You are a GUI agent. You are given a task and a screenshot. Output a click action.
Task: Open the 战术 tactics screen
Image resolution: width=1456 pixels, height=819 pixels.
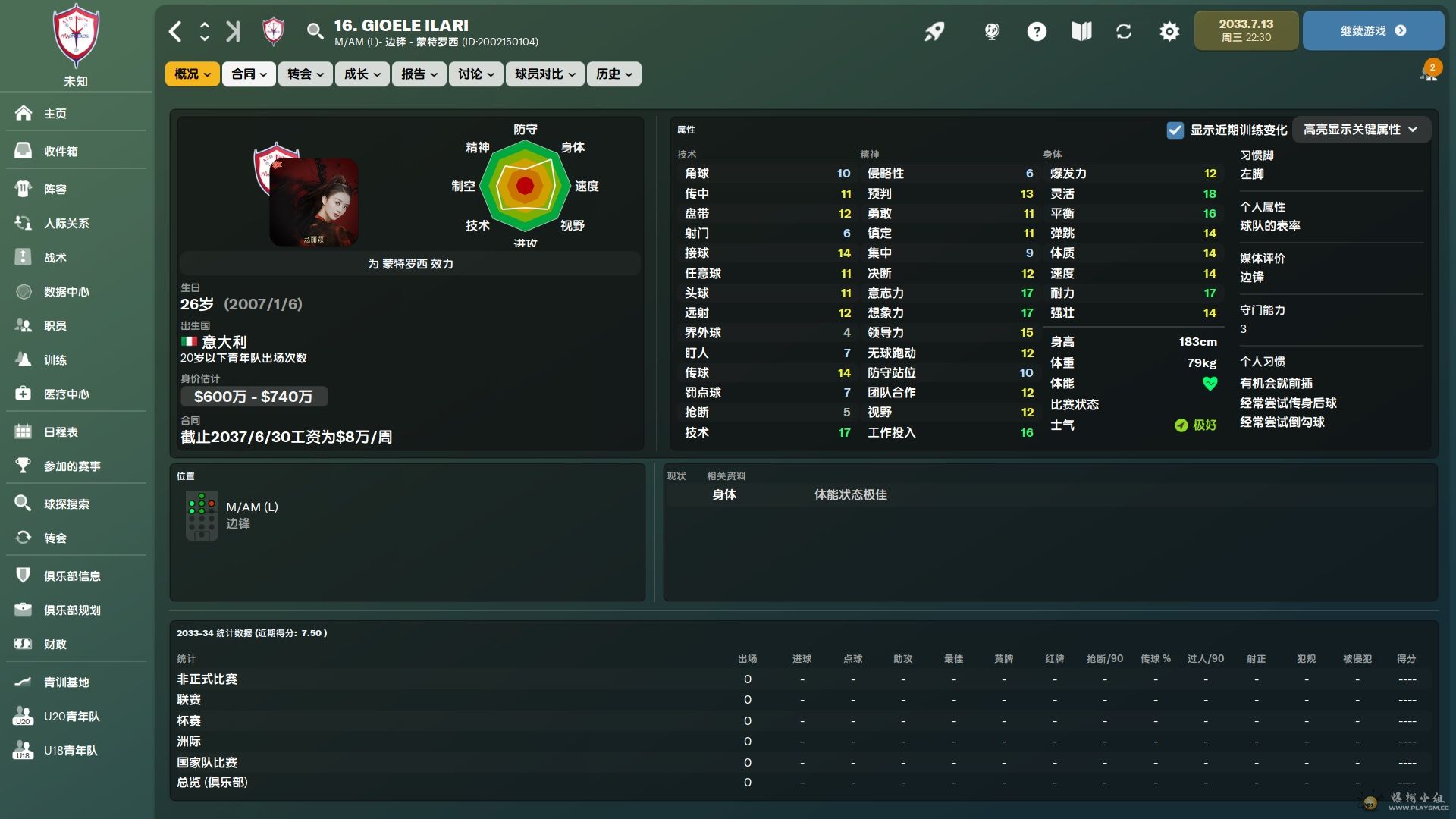55,258
